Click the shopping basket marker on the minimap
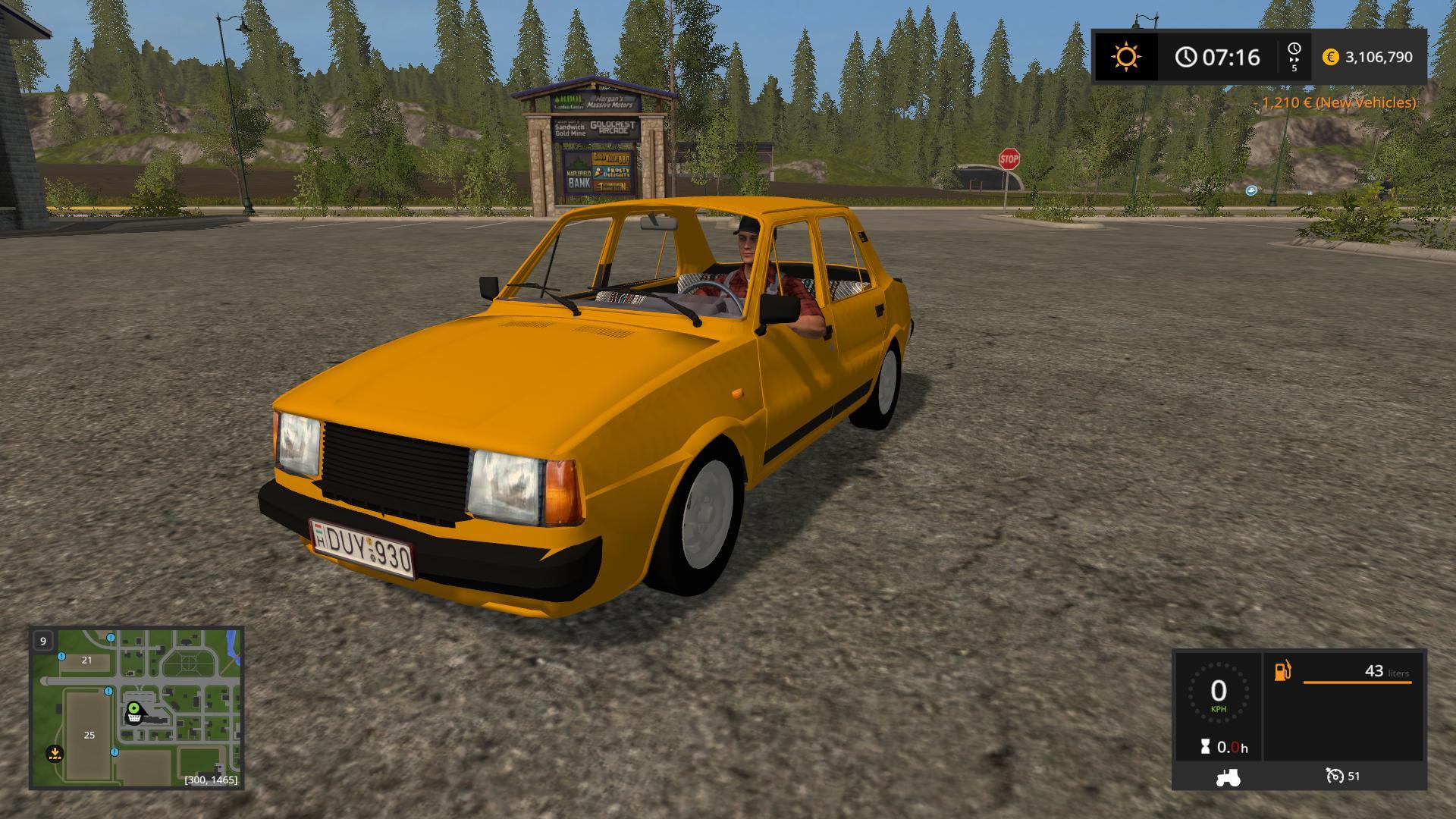 tap(135, 715)
